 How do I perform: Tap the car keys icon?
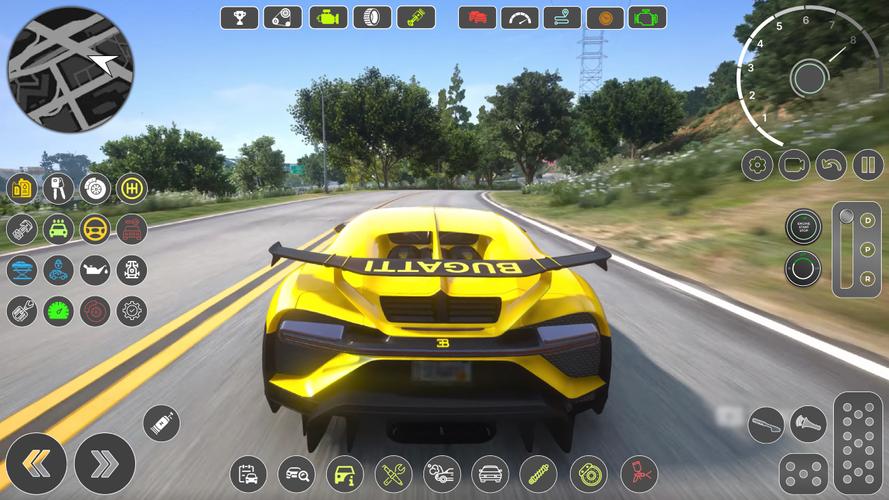pyautogui.click(x=58, y=188)
